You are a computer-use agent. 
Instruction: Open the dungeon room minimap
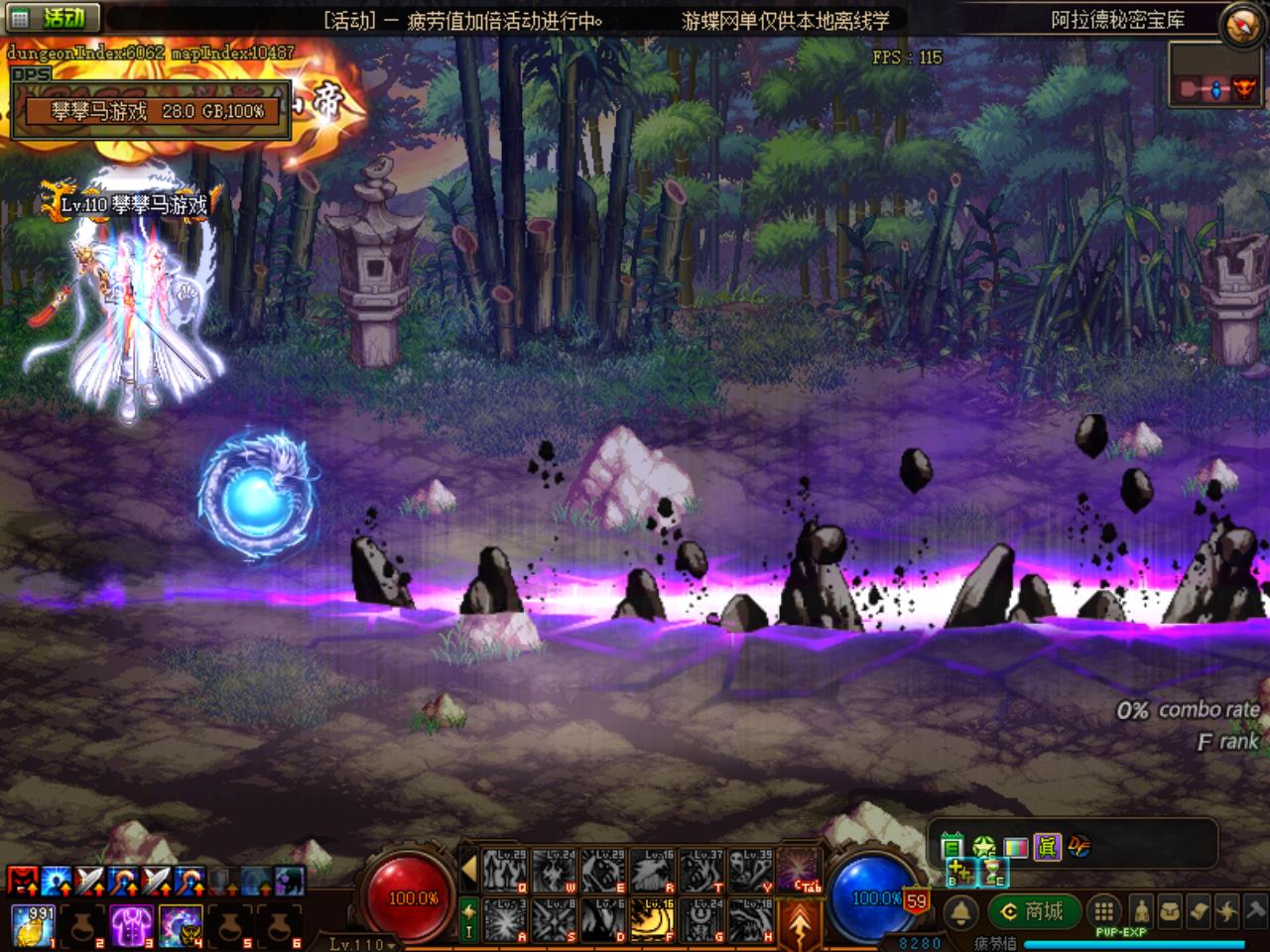tap(1216, 88)
